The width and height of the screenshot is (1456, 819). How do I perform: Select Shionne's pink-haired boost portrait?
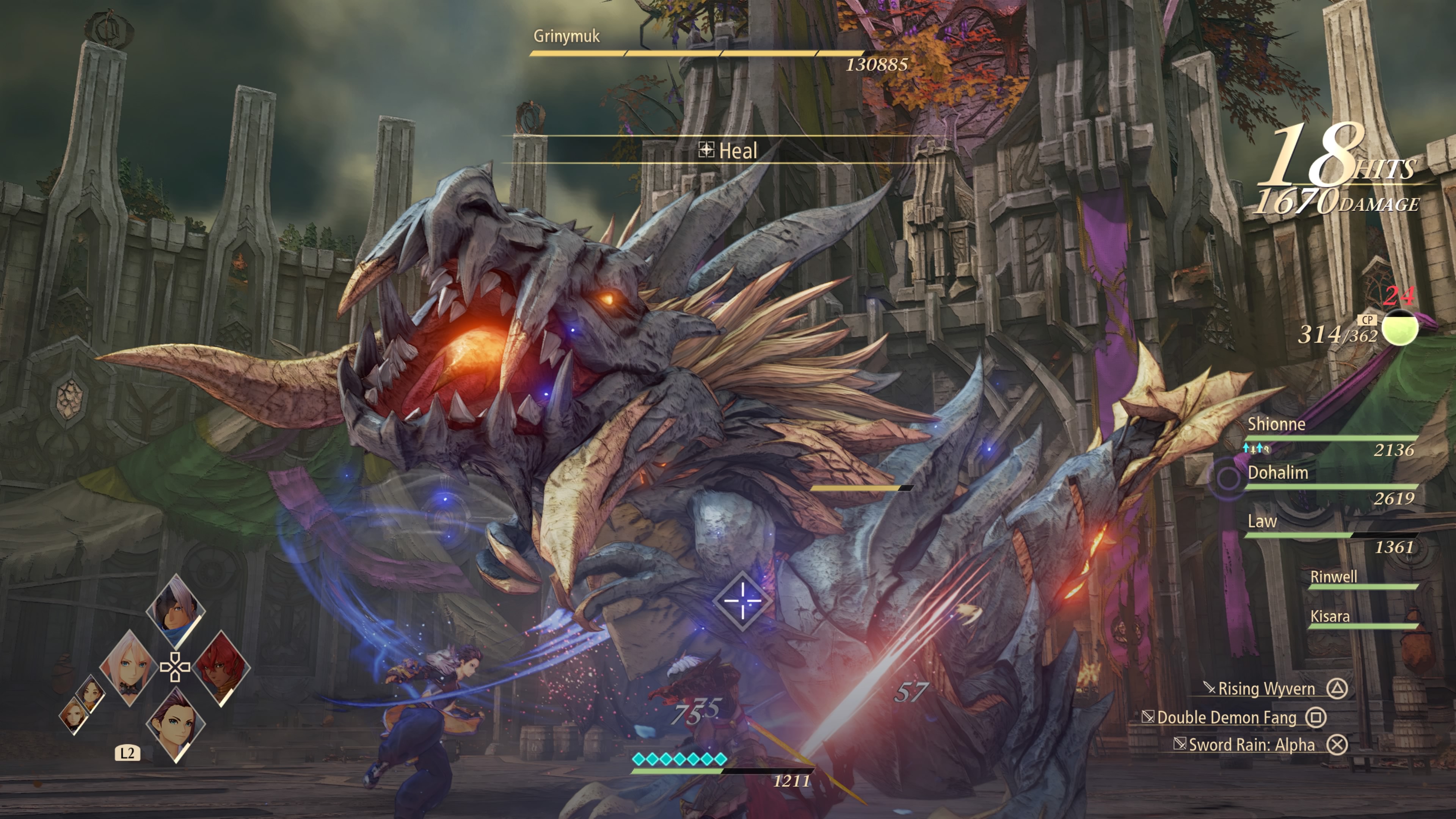pos(129,667)
